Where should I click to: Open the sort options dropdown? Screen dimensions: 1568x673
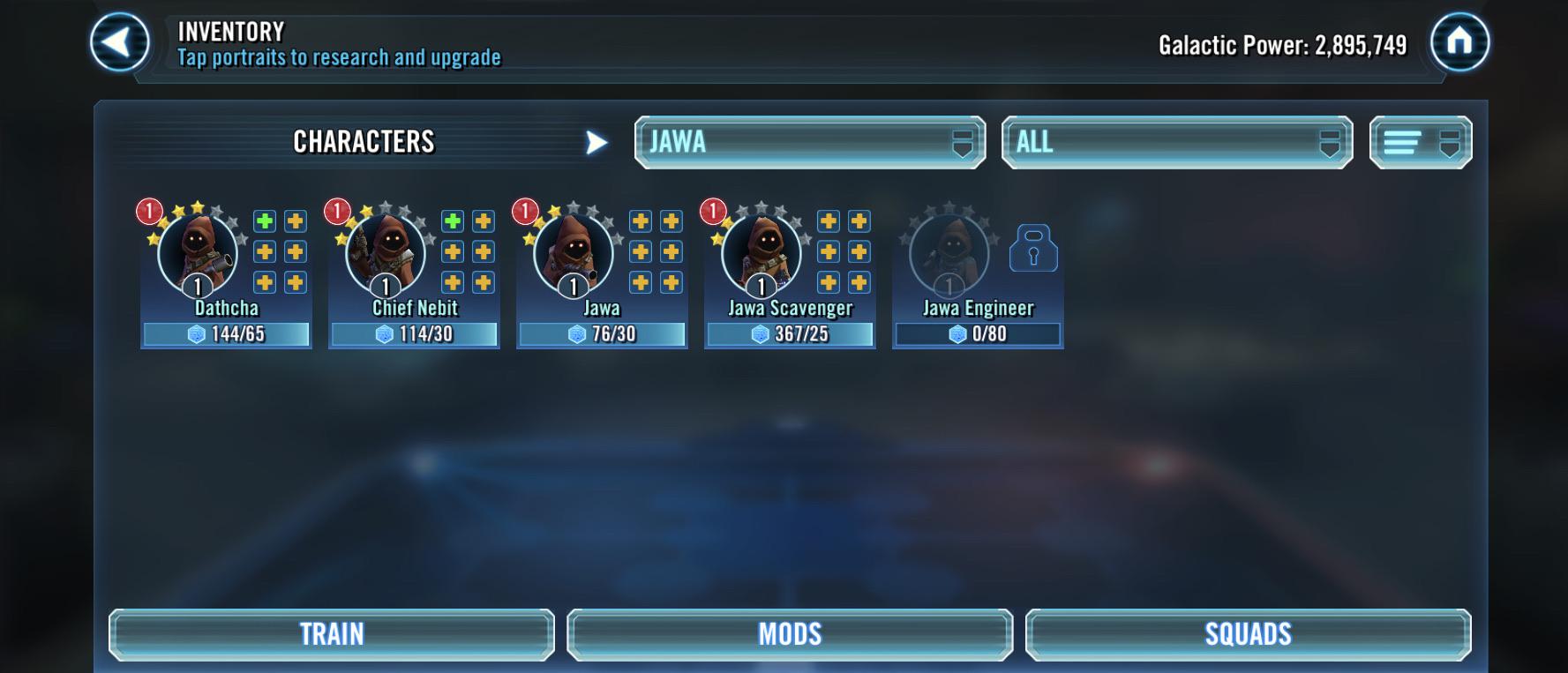point(1420,140)
